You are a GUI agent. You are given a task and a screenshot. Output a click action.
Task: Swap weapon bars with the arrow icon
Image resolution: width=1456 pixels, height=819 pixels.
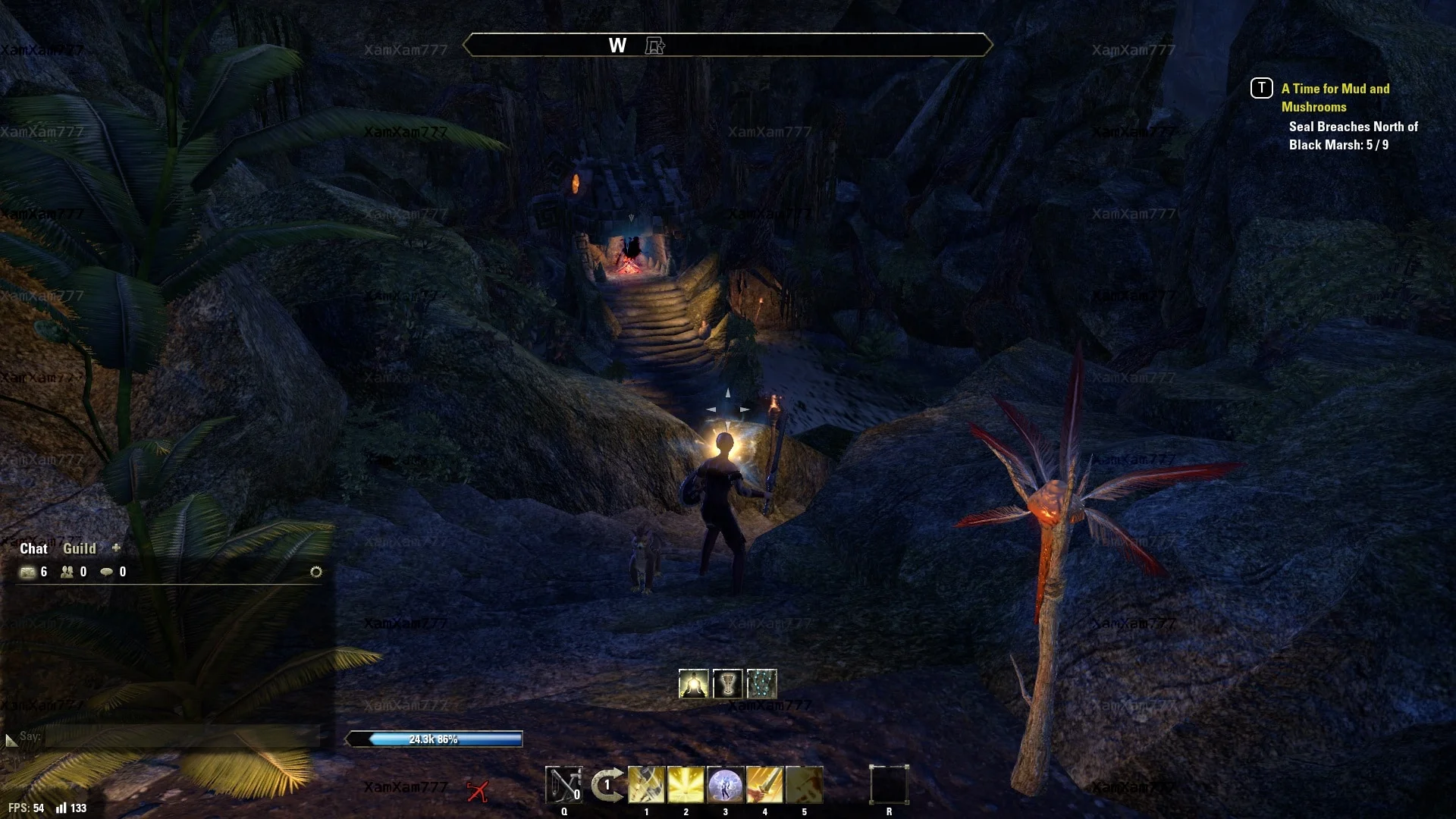[606, 785]
